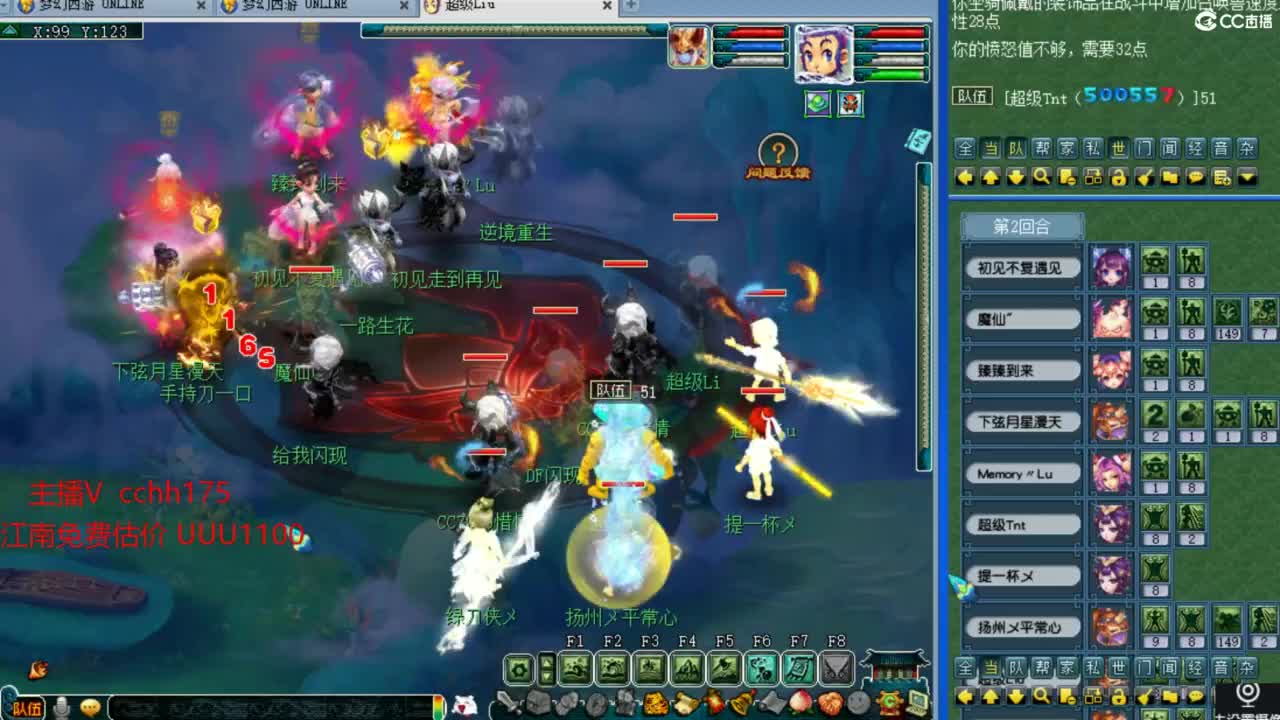
Task: Select the 世 world chat channel tab
Action: coord(1120,149)
